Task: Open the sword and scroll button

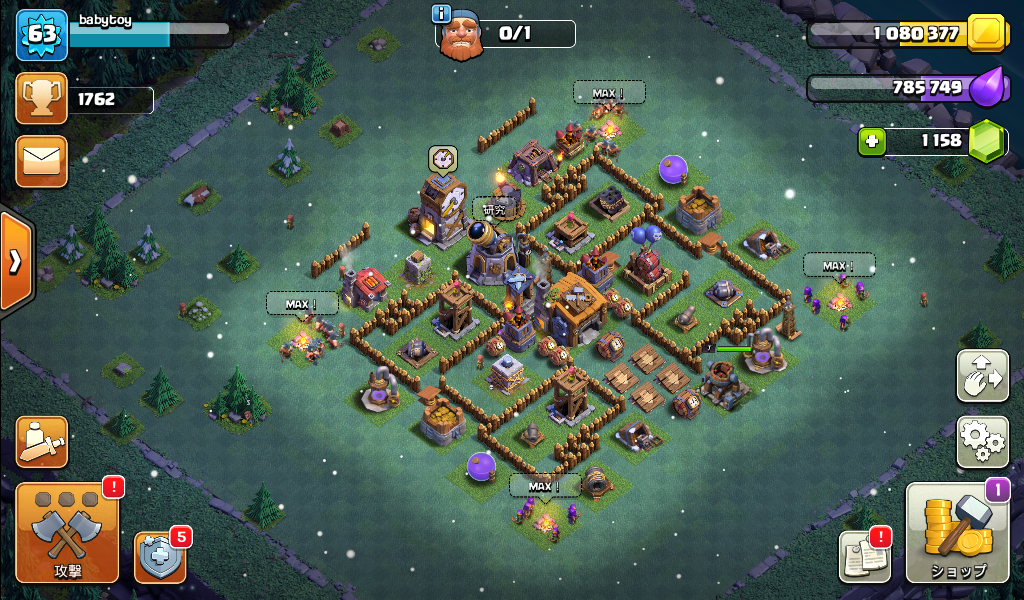Action: click(42, 442)
